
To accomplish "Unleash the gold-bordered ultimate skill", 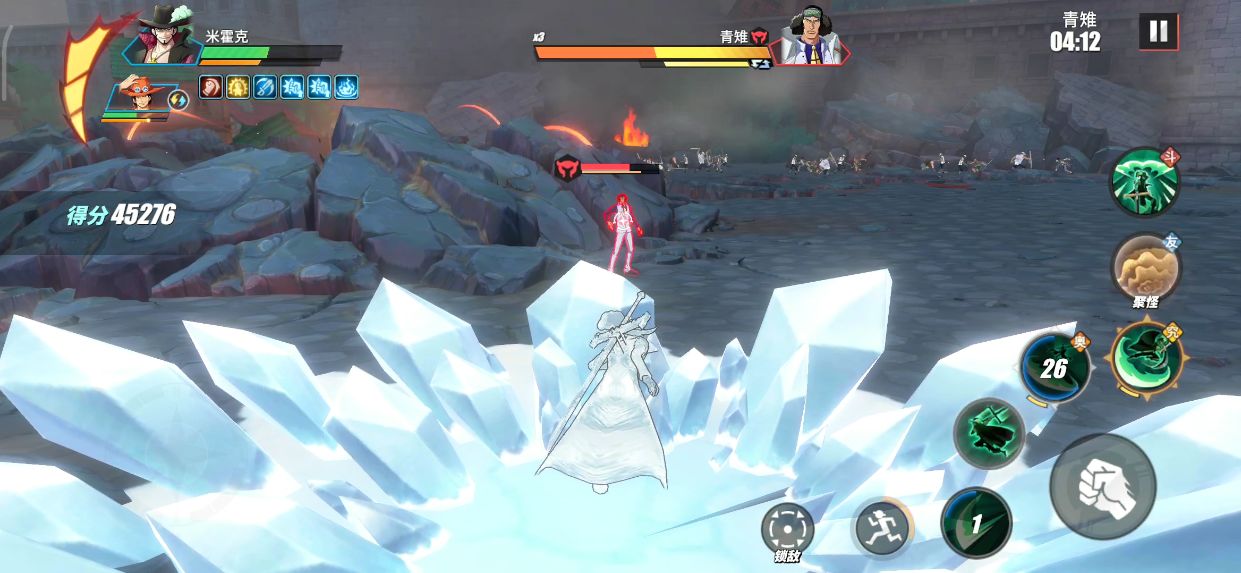I will (1146, 357).
